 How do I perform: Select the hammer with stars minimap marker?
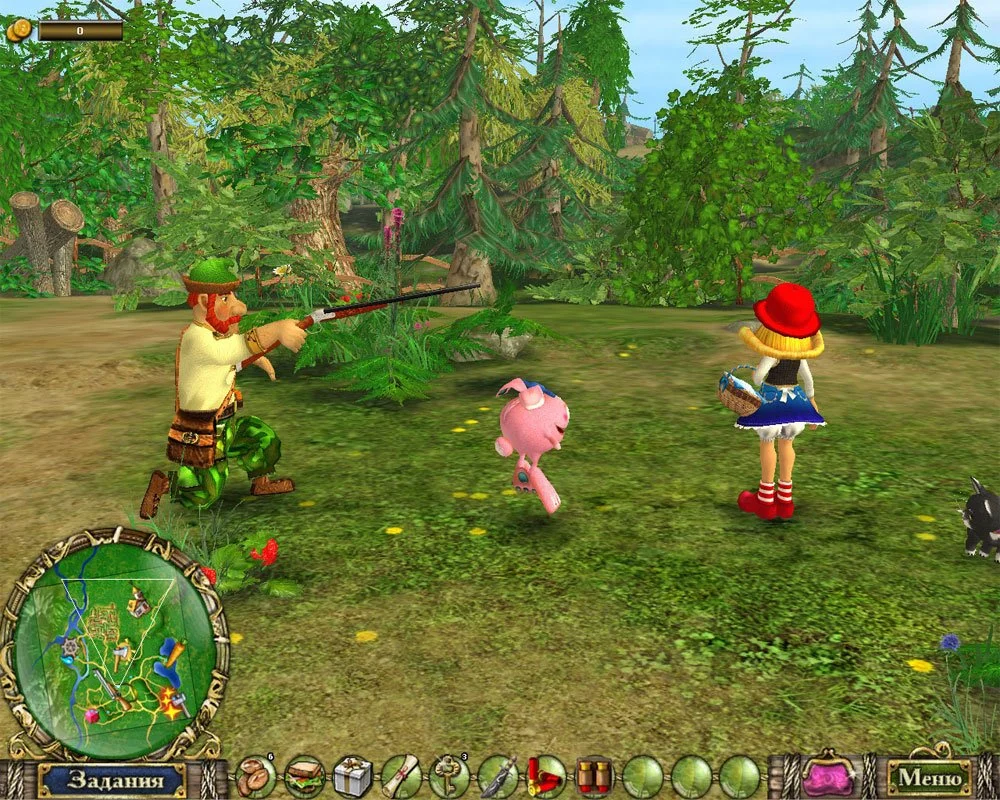172,702
